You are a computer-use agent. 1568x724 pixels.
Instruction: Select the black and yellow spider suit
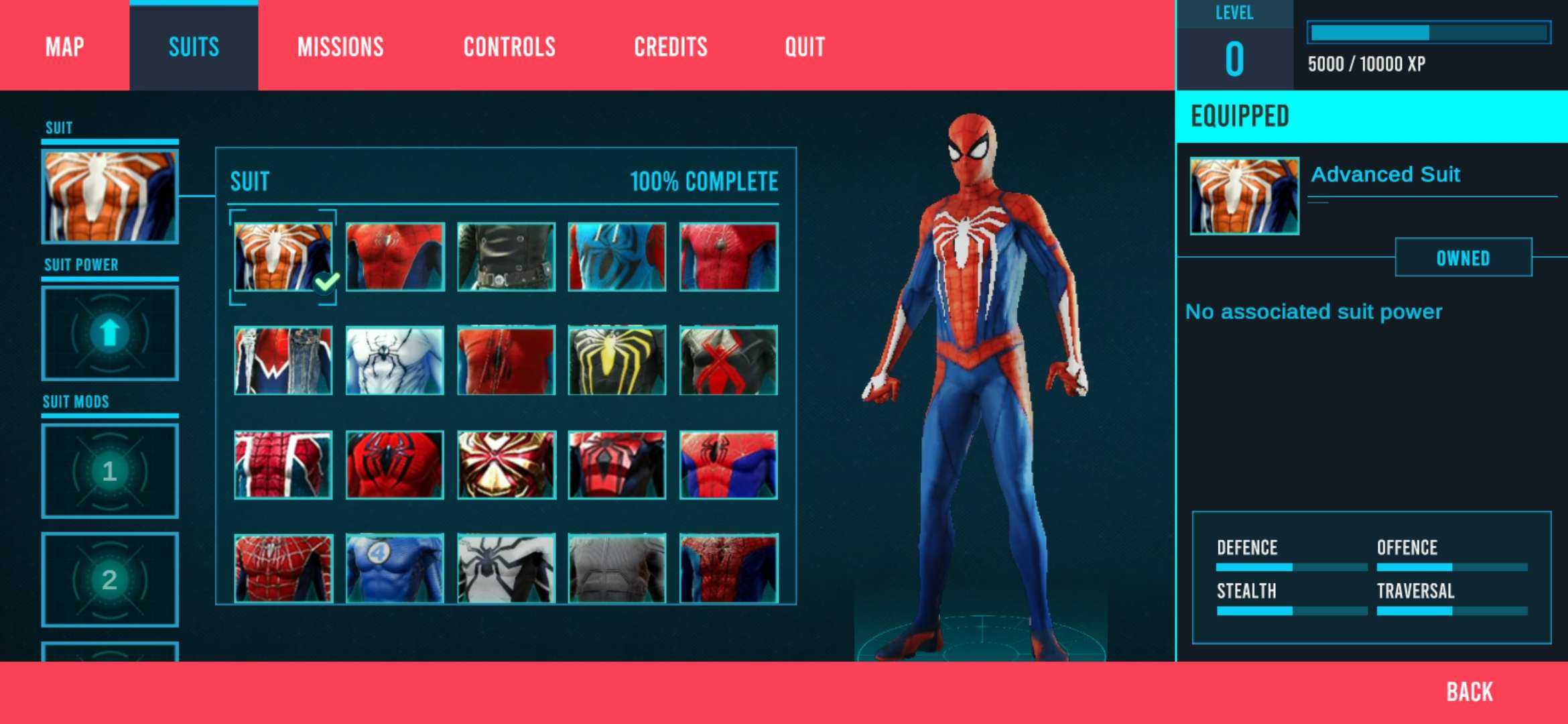pos(617,361)
